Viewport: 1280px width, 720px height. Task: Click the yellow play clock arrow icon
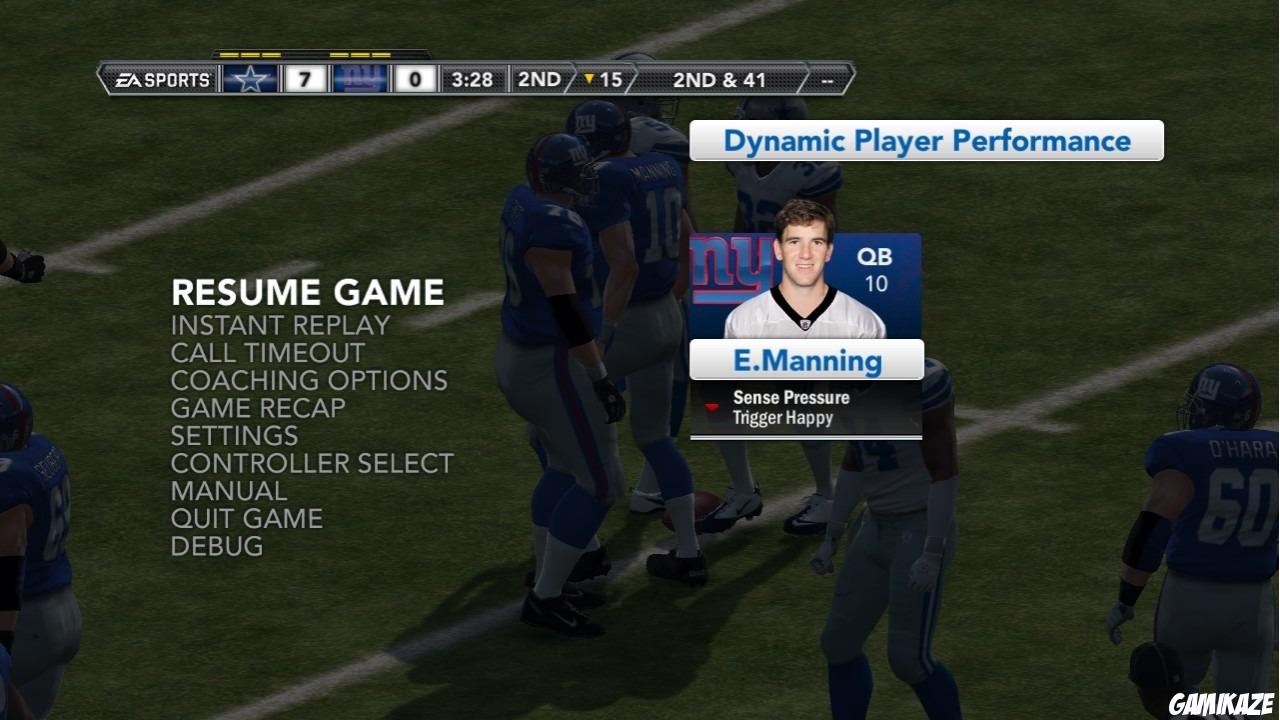click(x=588, y=78)
